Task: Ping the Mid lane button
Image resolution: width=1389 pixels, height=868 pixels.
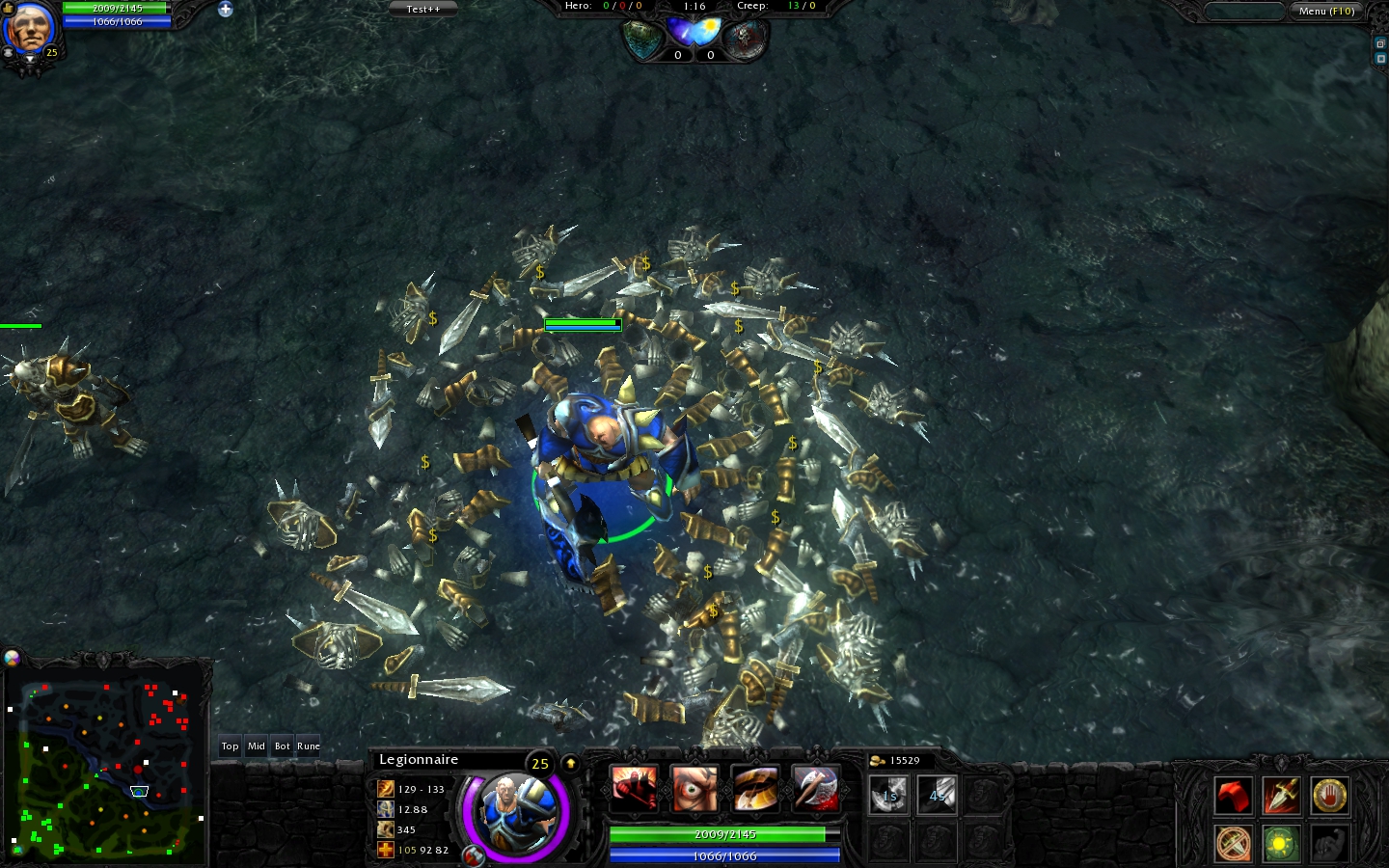Action: point(256,746)
